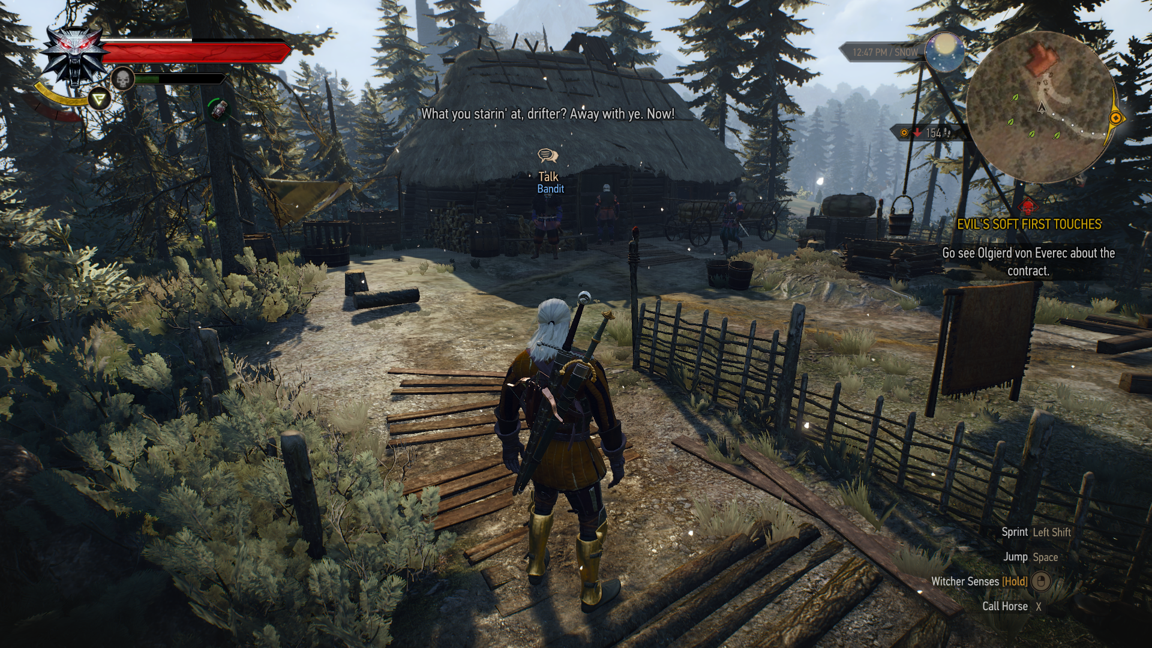This screenshot has width=1152, height=648.
Task: Click the sun and snow weather icon
Action: pyautogui.click(x=943, y=51)
